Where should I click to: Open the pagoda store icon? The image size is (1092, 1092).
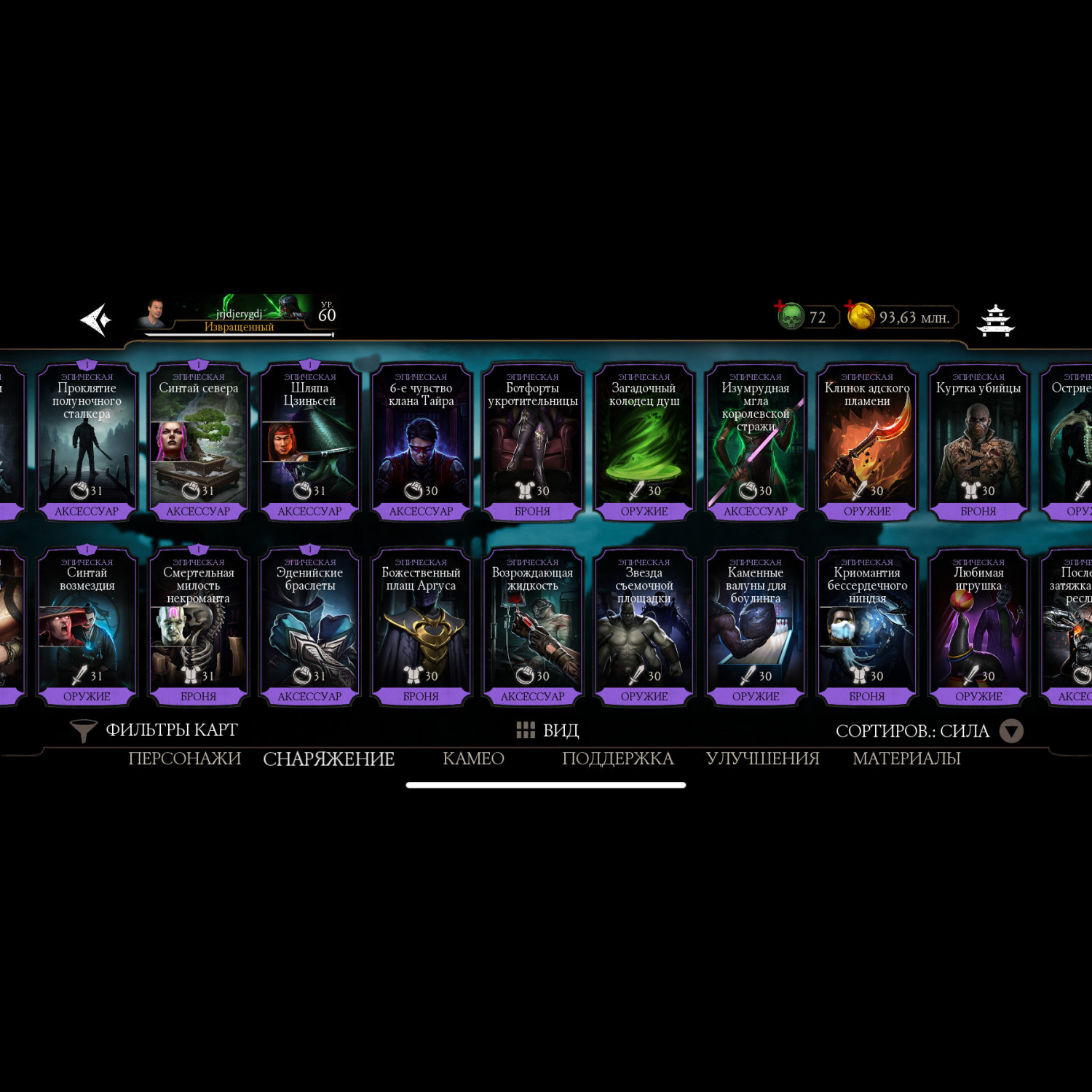point(995,320)
